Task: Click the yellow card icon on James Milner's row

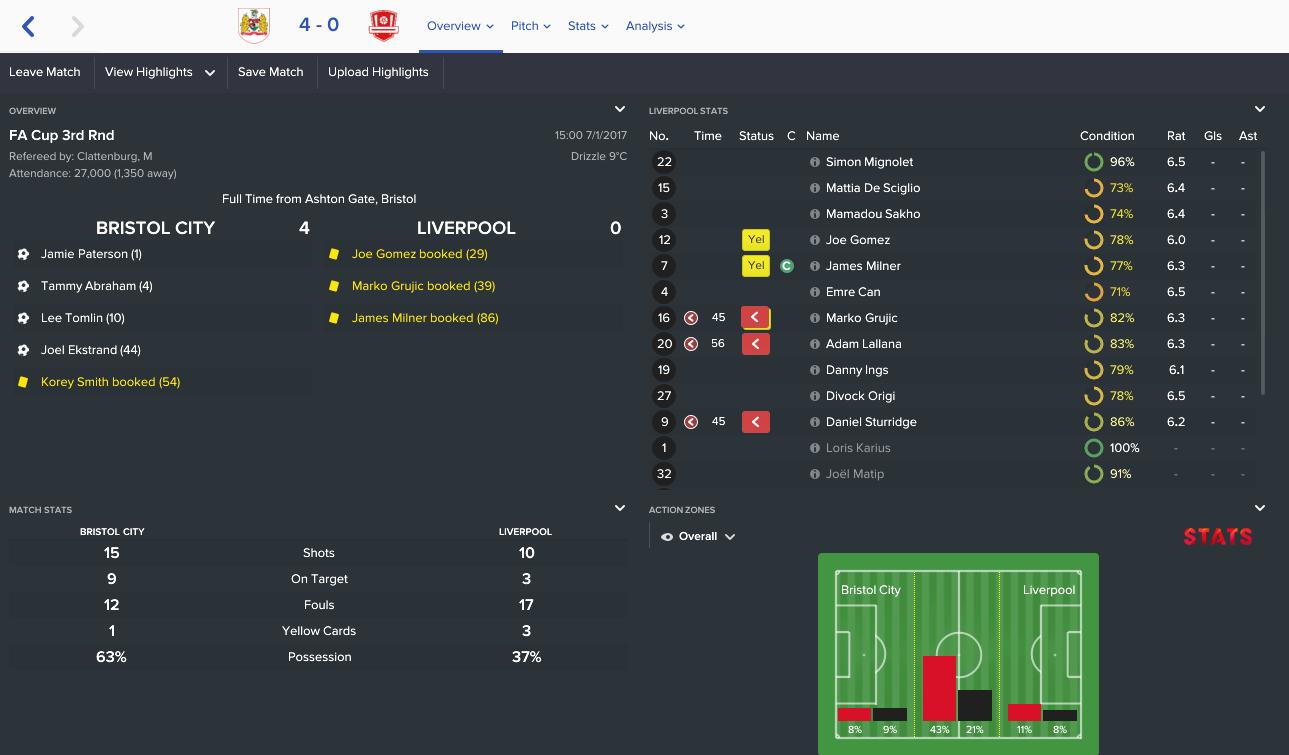Action: click(x=756, y=265)
